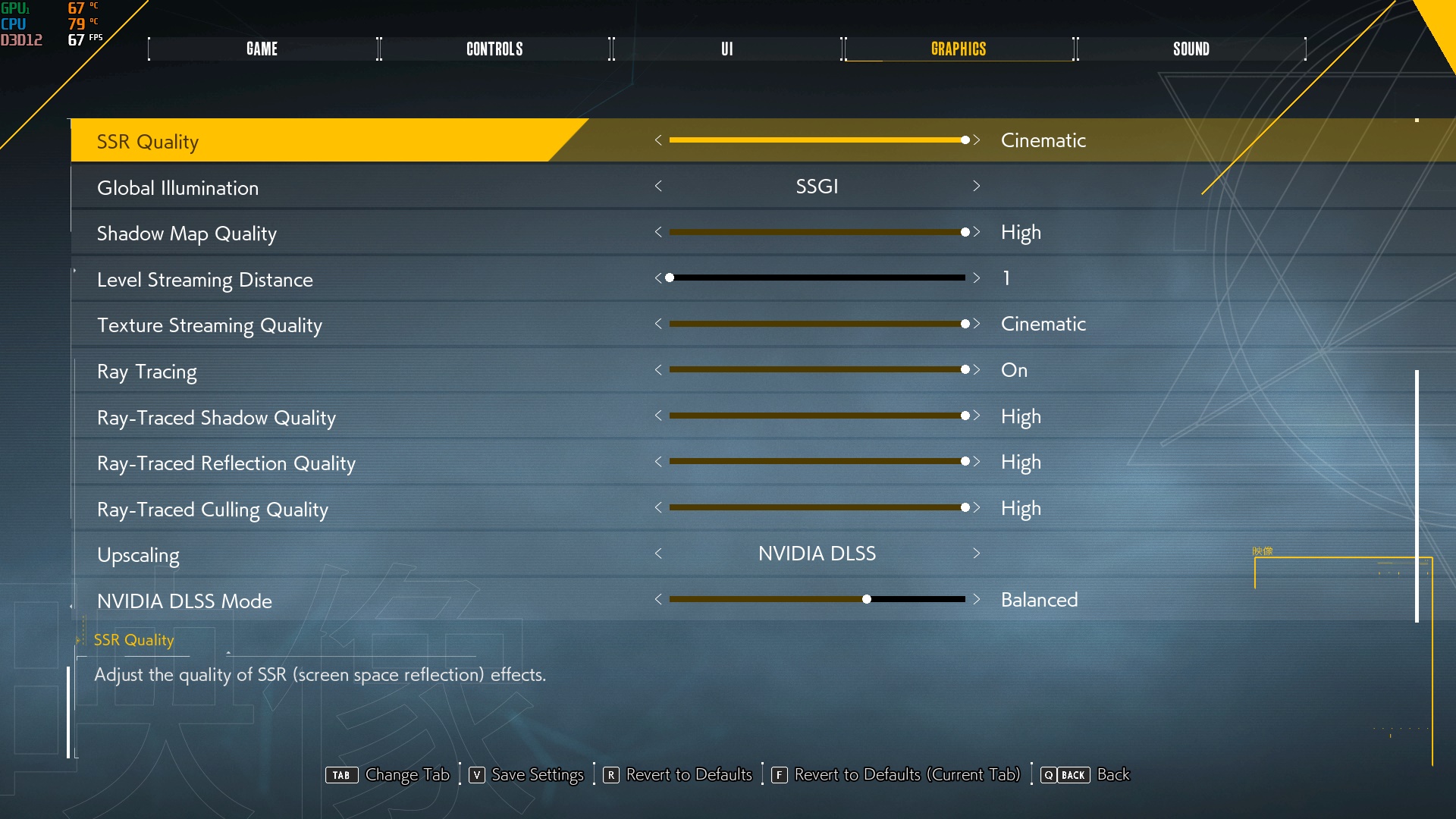Click the settings list vertical scrollbar
Screen dimensions: 1456x819
tap(1417, 496)
